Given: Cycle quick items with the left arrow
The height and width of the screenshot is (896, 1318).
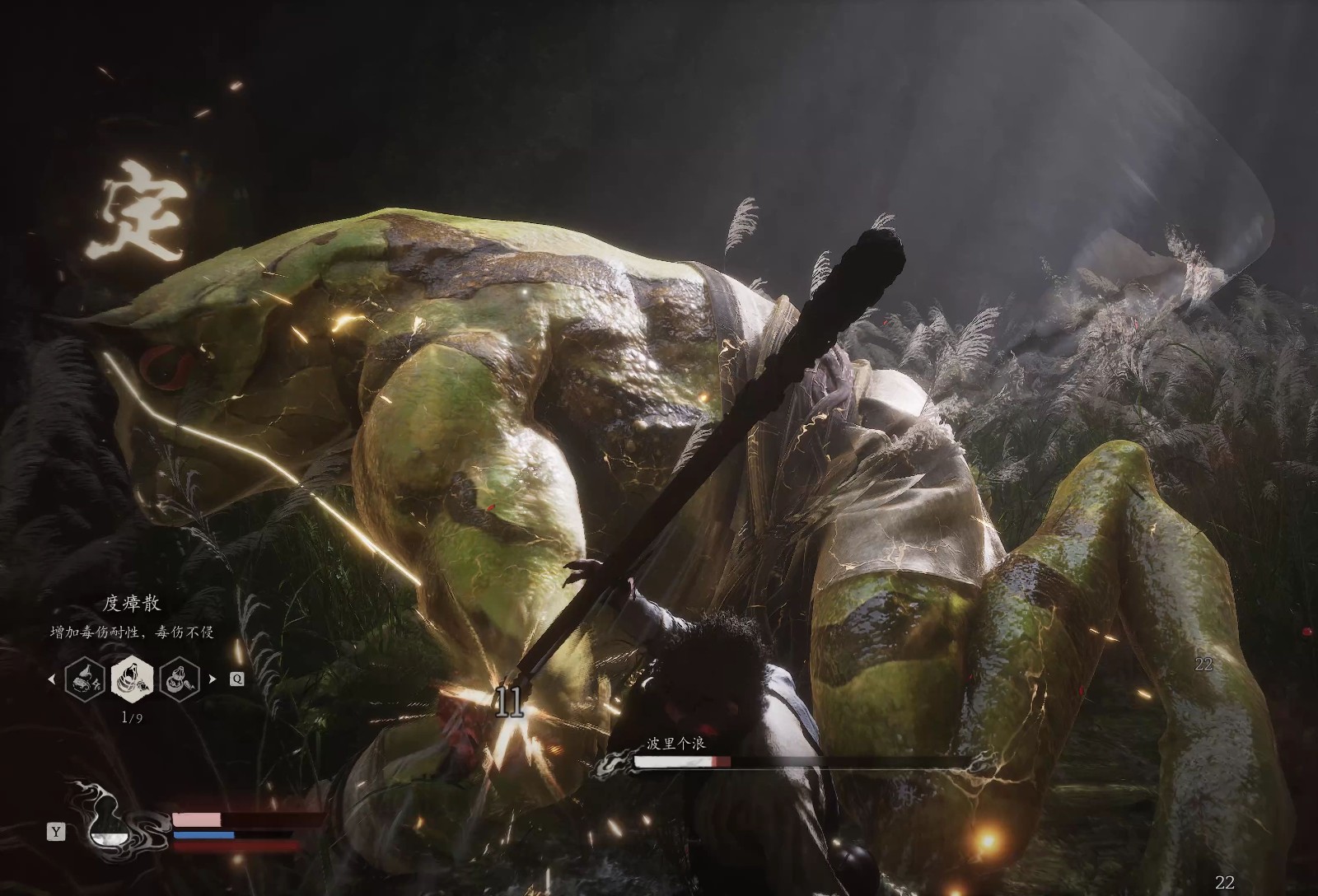Looking at the screenshot, I should pos(53,679).
